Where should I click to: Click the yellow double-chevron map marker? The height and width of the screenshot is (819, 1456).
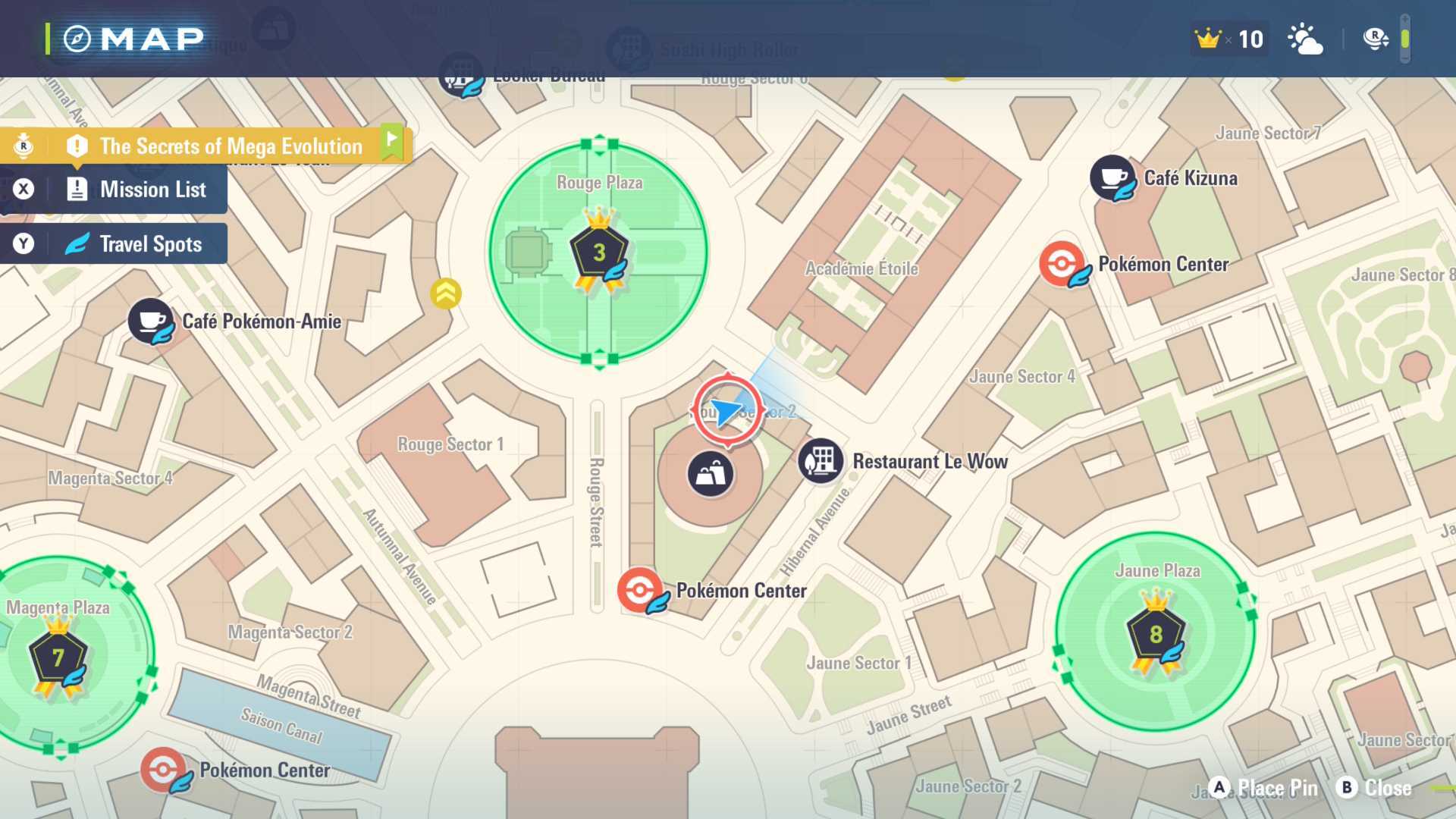(446, 293)
